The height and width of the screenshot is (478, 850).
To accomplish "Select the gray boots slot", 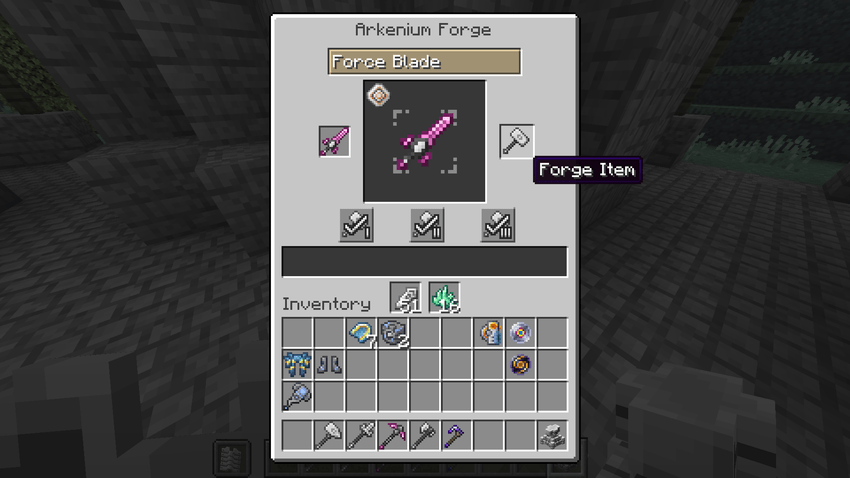I will [329, 365].
